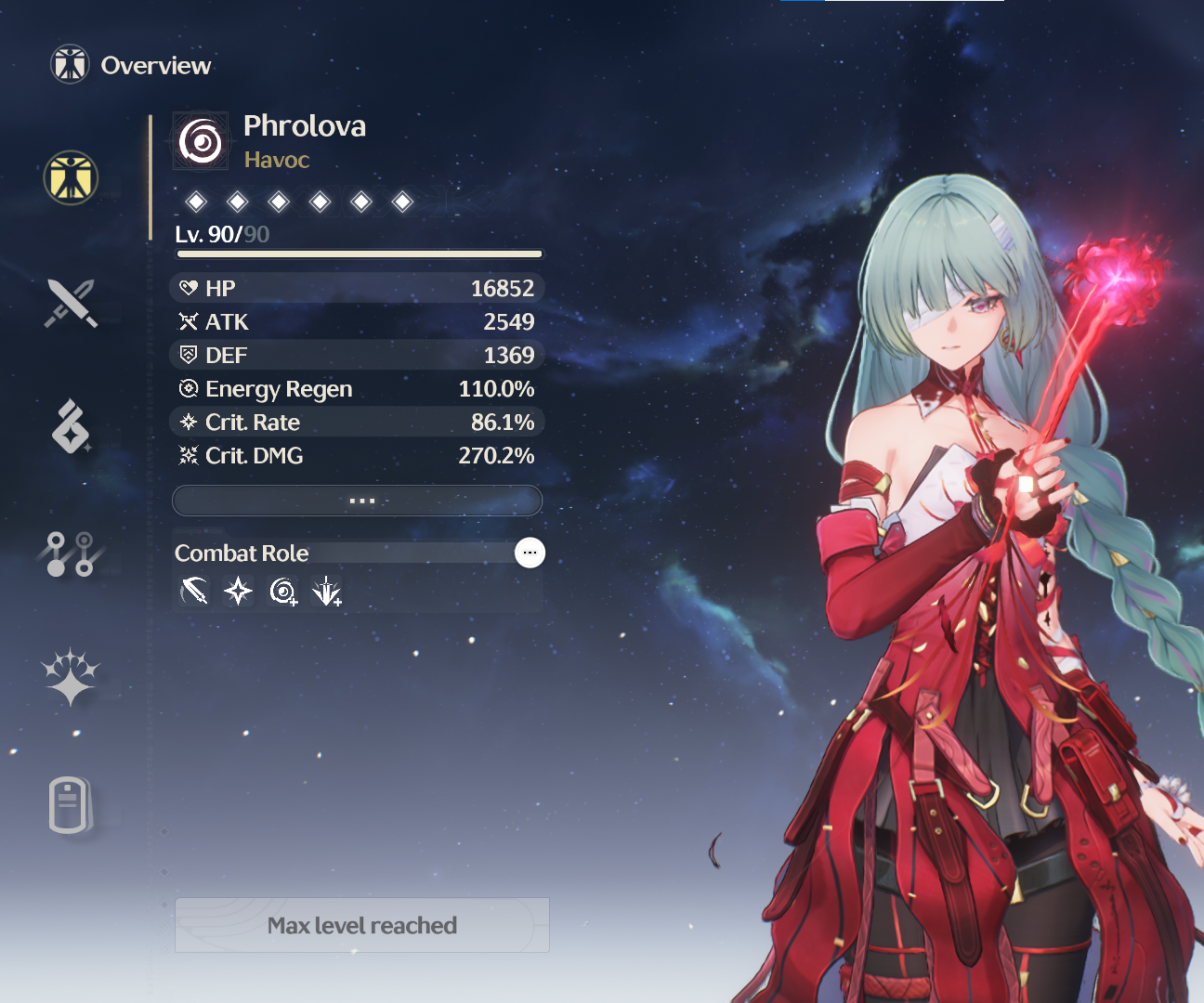The width and height of the screenshot is (1204, 1003).
Task: Expand the full stats list with dots bar
Action: (358, 501)
